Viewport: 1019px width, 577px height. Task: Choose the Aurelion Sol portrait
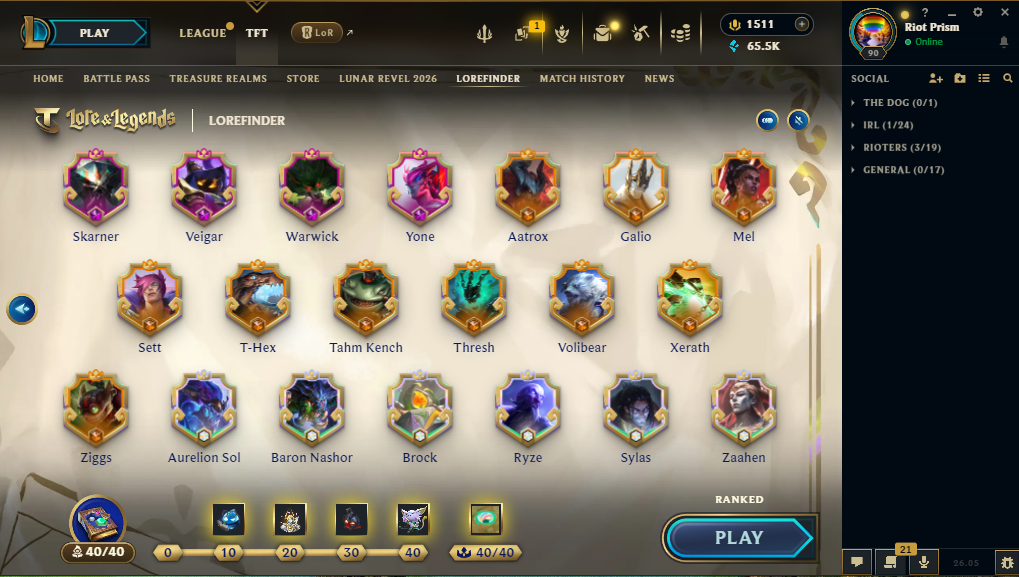tap(204, 408)
